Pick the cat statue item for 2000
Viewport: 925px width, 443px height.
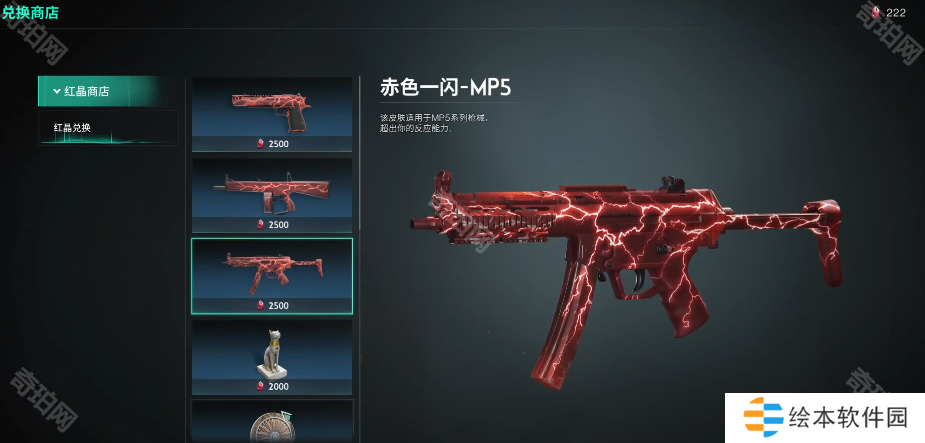pyautogui.click(x=272, y=356)
